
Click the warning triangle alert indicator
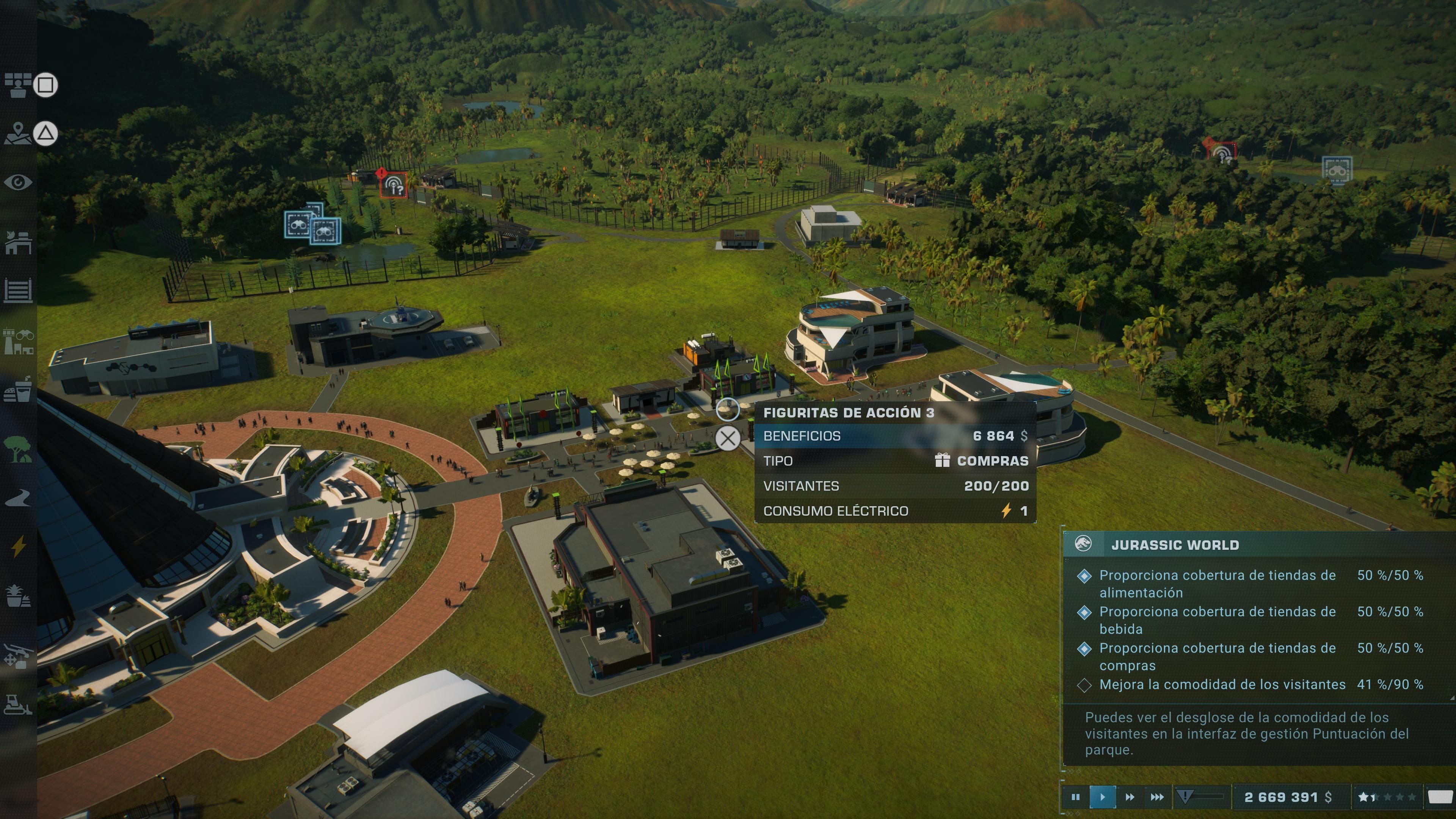click(1185, 797)
